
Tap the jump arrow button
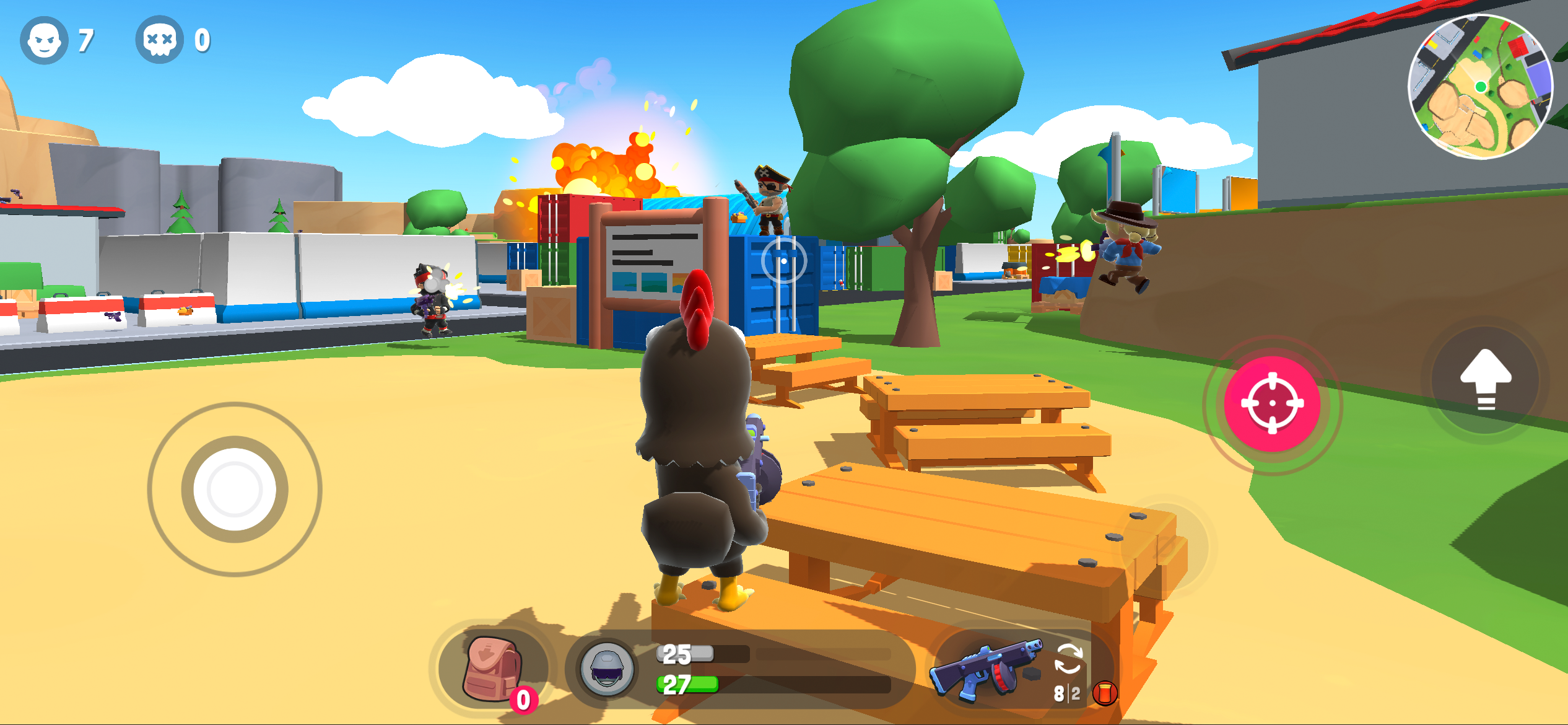[1485, 380]
